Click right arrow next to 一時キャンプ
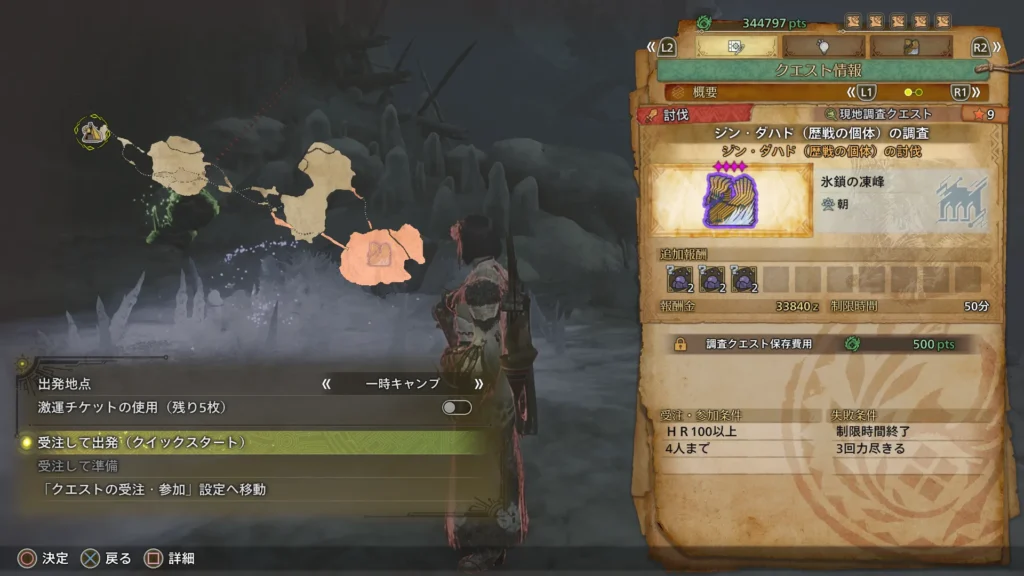Screen dimensions: 1024x576 coord(478,383)
